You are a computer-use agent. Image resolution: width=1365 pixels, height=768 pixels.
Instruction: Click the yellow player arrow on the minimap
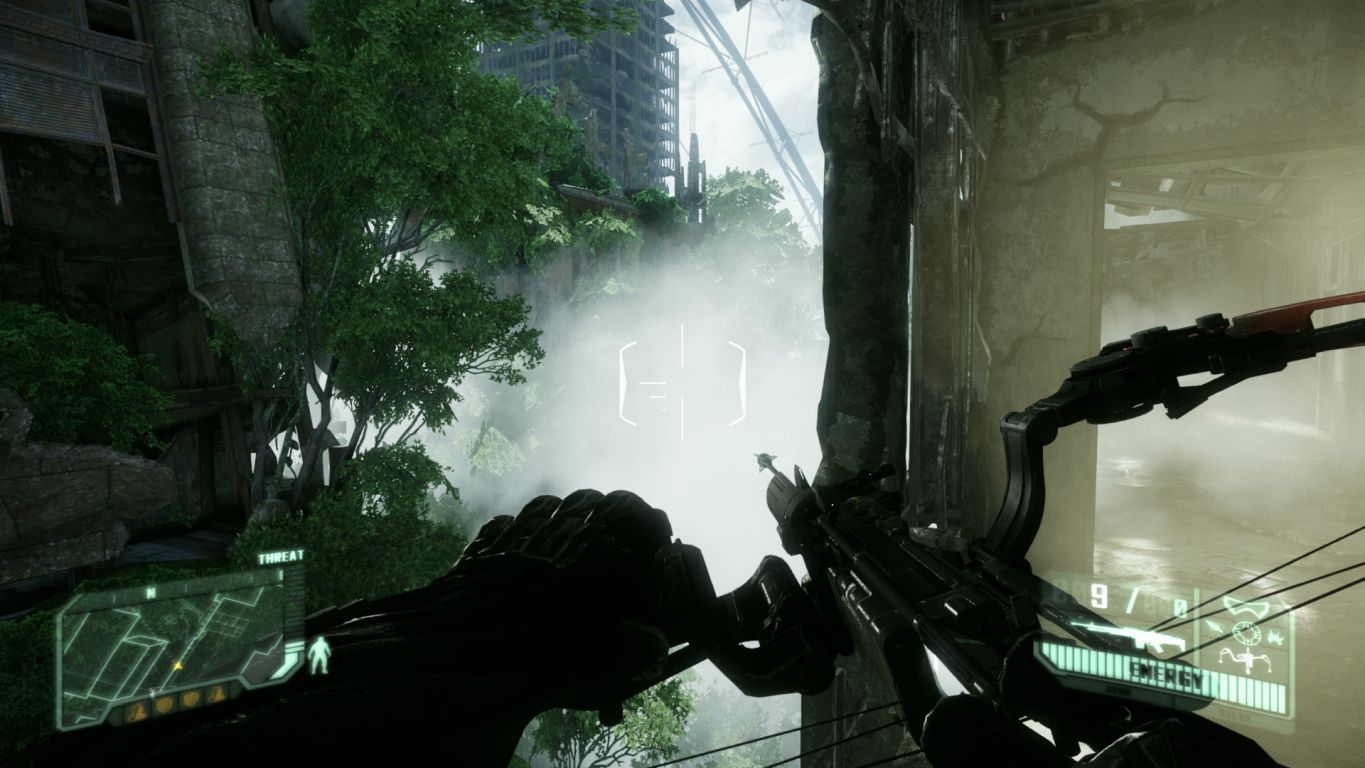pyautogui.click(x=178, y=666)
